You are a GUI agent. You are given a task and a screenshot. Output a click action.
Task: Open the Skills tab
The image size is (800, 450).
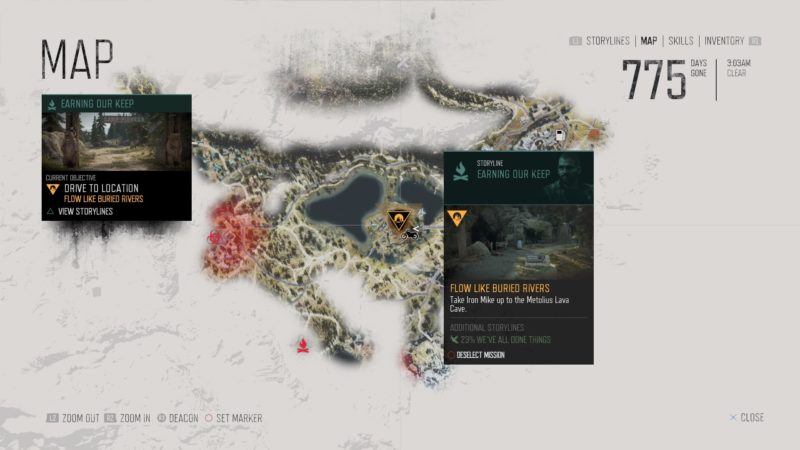tap(681, 41)
